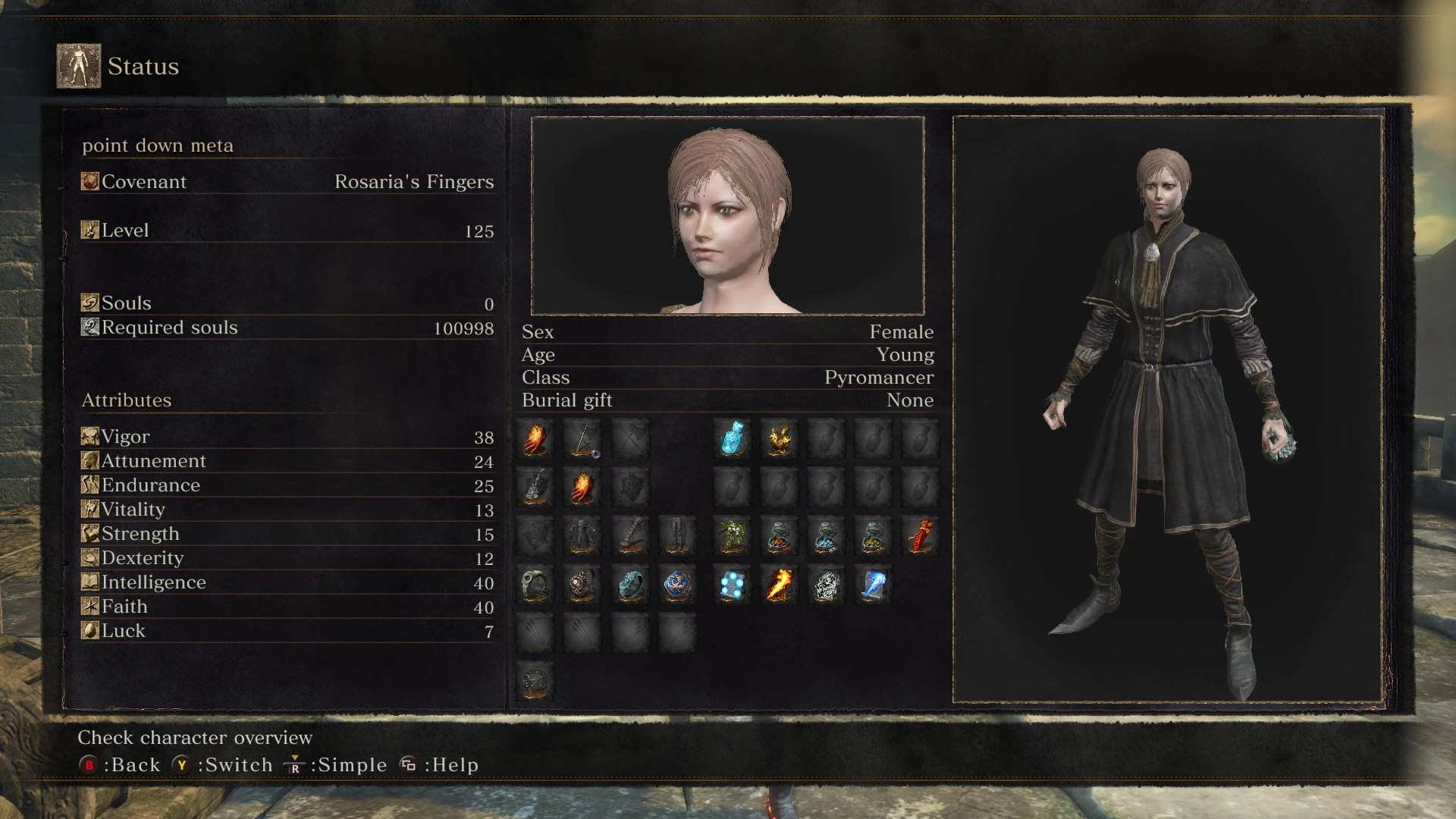Select the blue Ashen Estus Flask slot
This screenshot has height=819, width=1456.
pyautogui.click(x=733, y=438)
